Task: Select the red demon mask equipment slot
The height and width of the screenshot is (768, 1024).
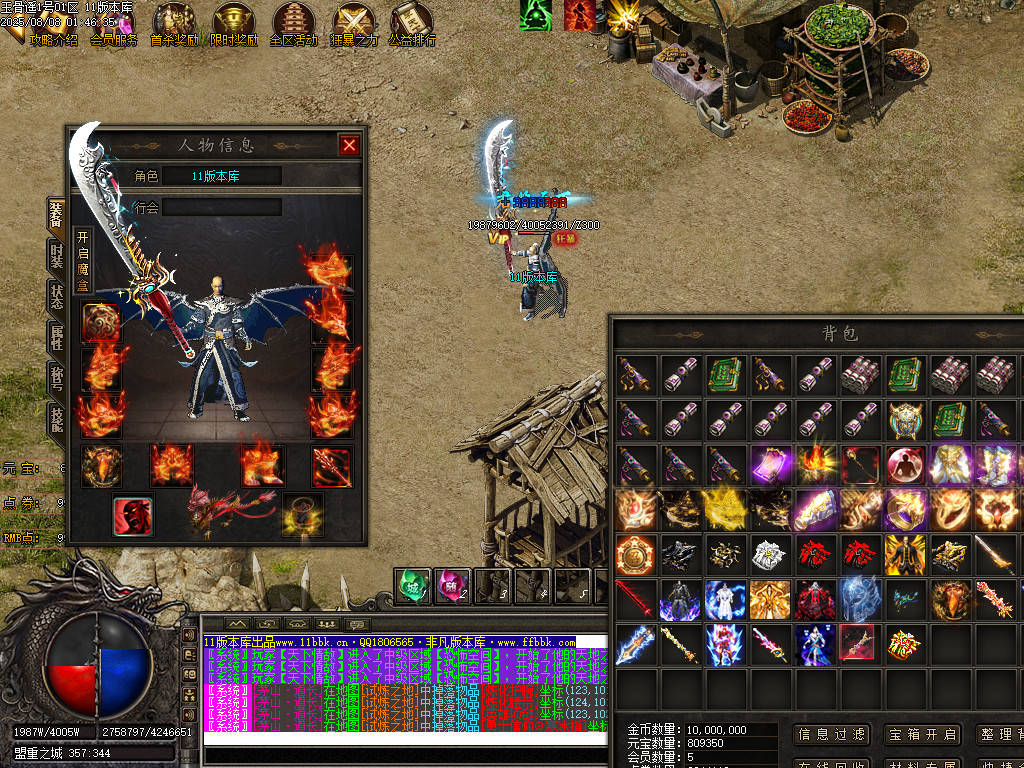Action: tap(132, 515)
